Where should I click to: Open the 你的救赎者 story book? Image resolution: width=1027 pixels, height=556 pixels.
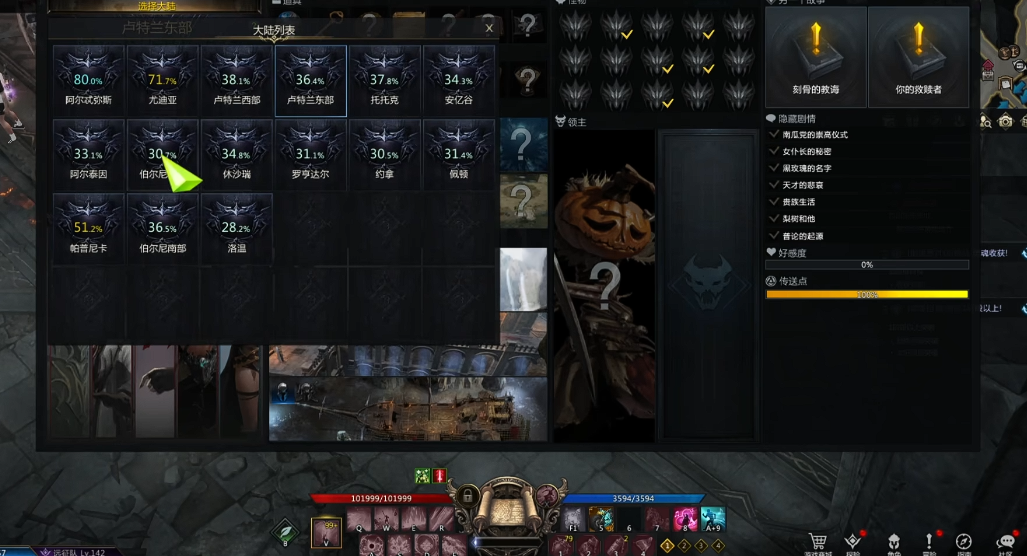point(918,56)
